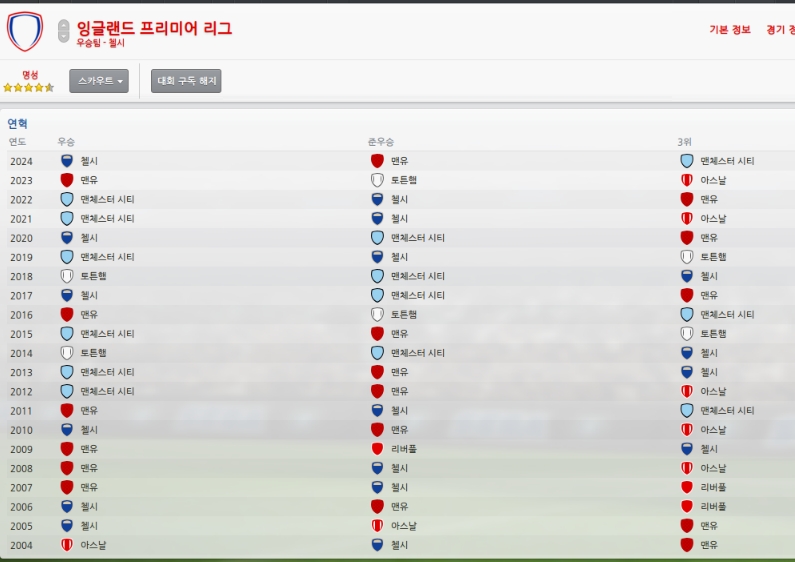View 2019 third-place 토트넘
Viewport: 795px width, 562px height.
pos(713,257)
